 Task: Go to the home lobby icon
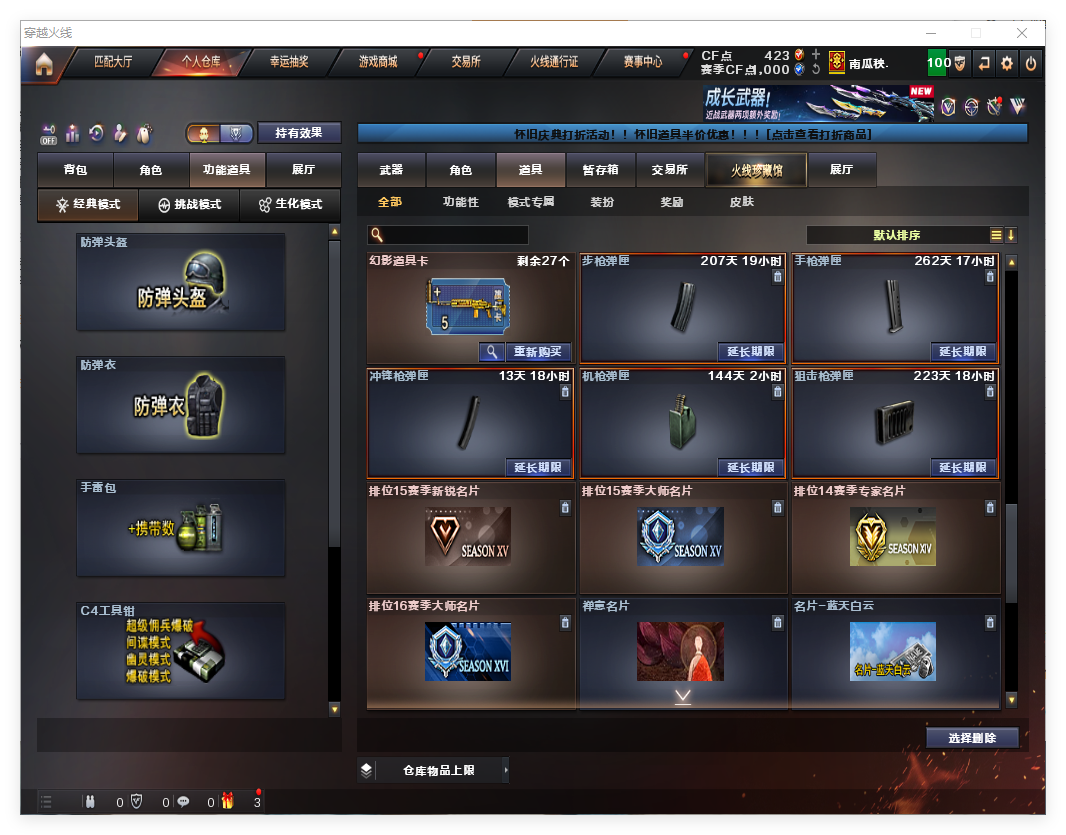43,64
